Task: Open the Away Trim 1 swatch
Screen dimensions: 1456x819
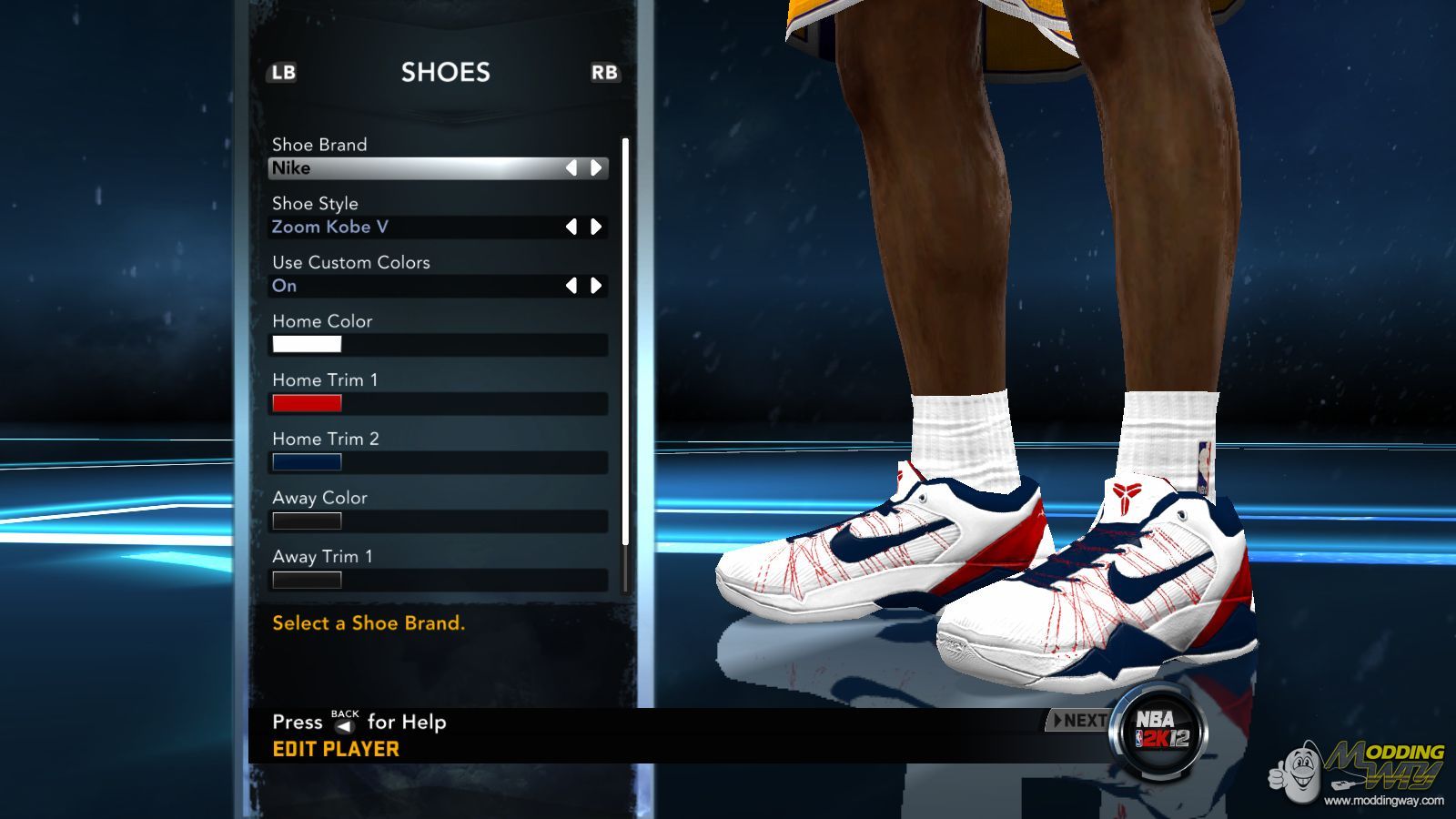Action: [x=307, y=580]
